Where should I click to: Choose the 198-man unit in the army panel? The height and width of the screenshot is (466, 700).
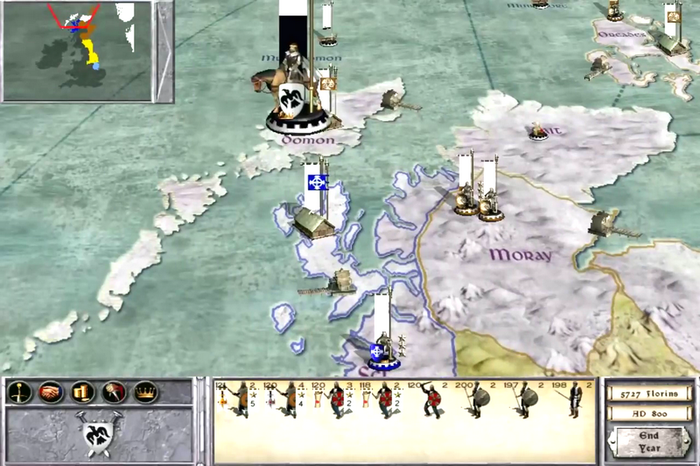tap(573, 402)
